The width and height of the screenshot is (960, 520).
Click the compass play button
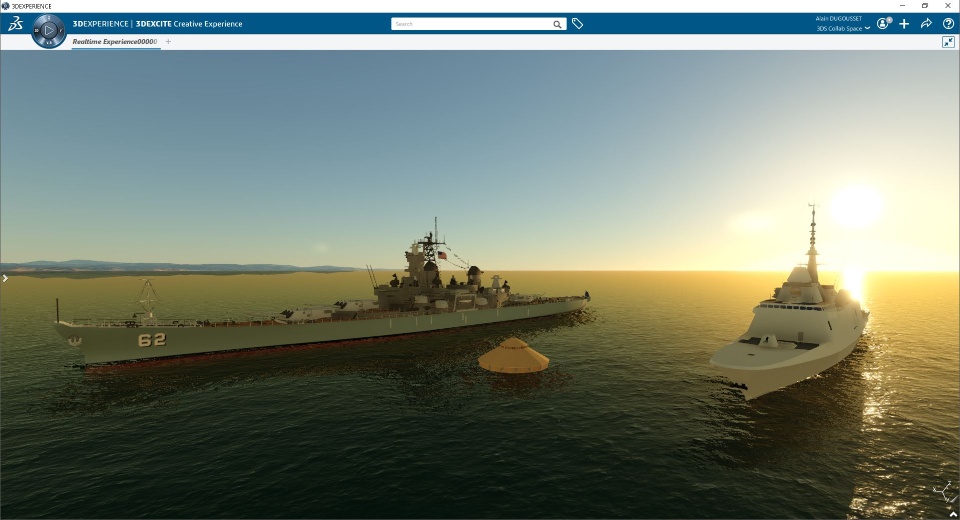pyautogui.click(x=48, y=31)
